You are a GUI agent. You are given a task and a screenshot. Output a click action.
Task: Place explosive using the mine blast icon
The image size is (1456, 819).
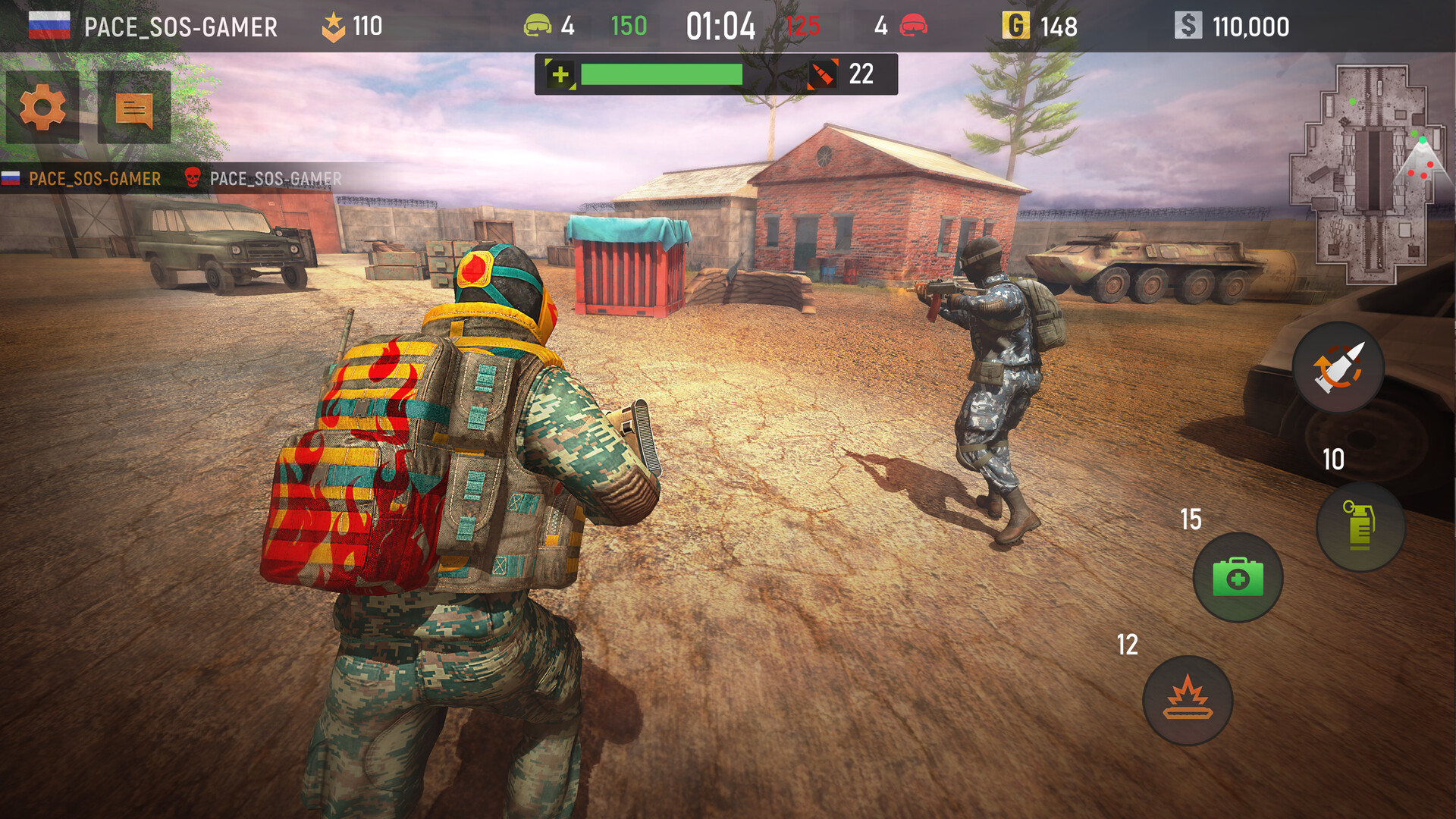[x=1188, y=698]
